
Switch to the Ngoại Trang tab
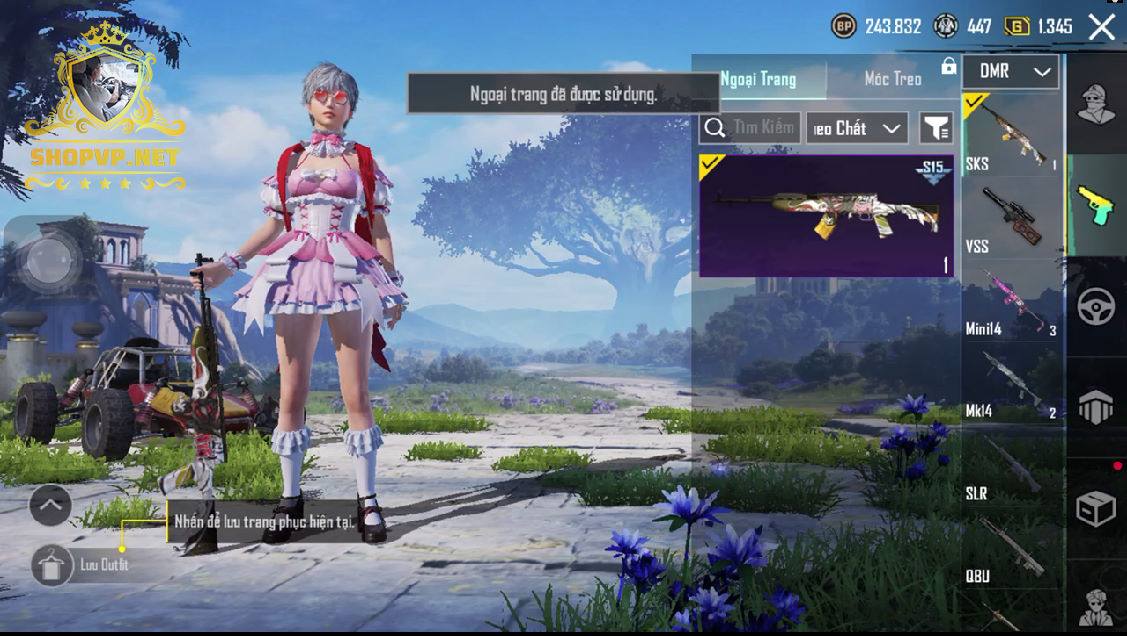click(x=759, y=78)
